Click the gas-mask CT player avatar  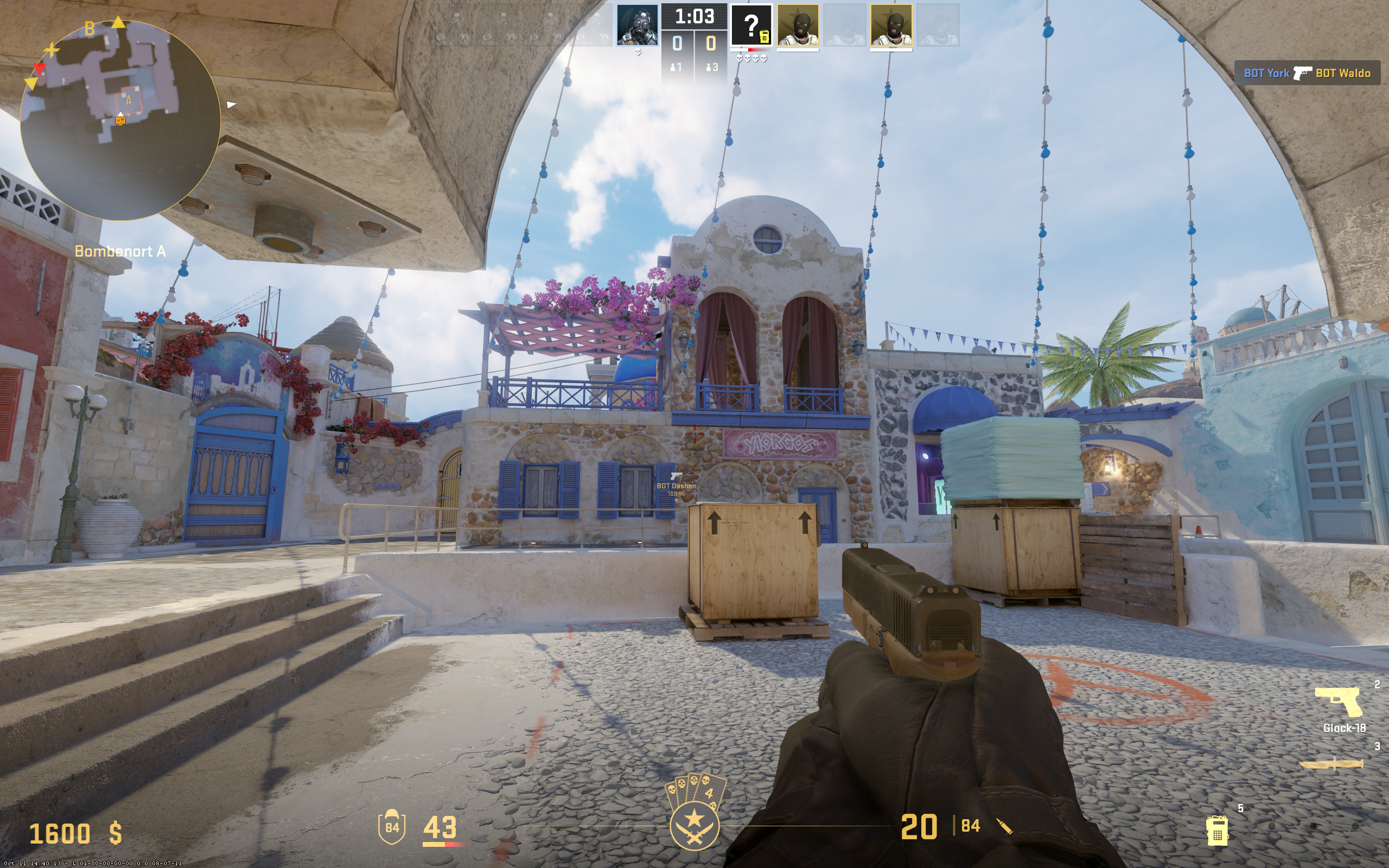click(x=637, y=25)
